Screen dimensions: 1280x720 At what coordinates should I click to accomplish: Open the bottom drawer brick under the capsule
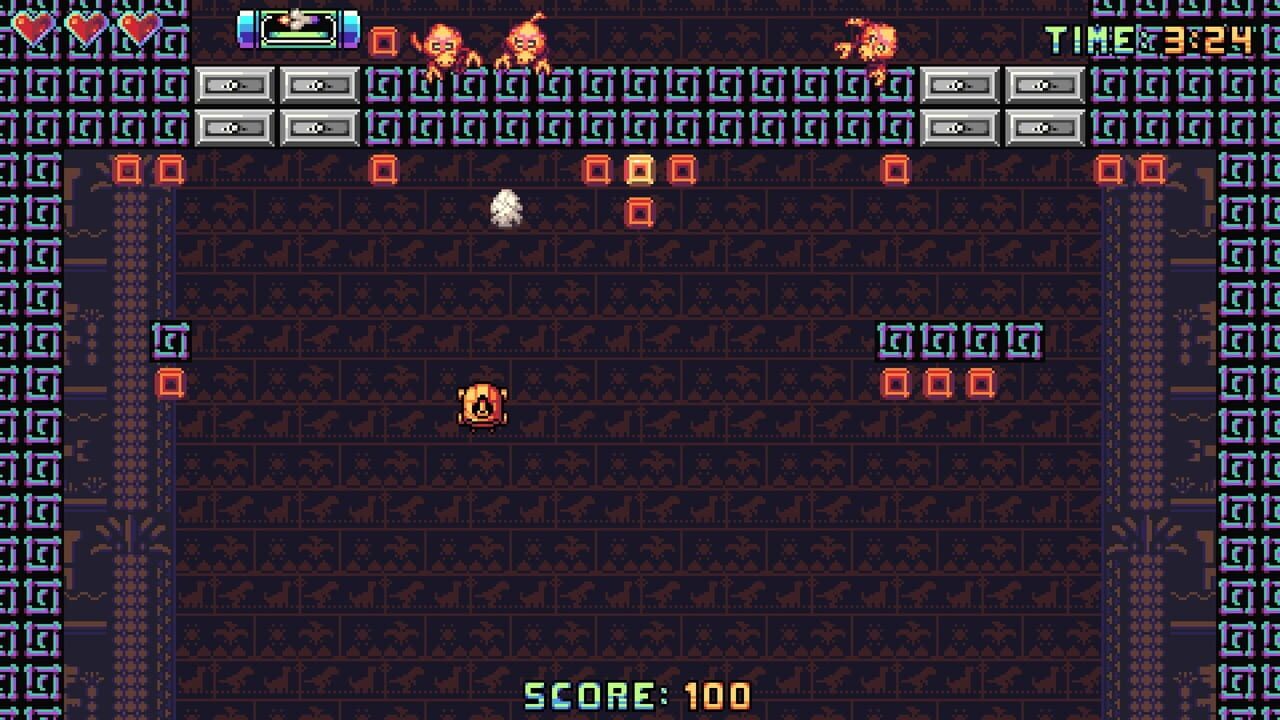click(x=318, y=127)
